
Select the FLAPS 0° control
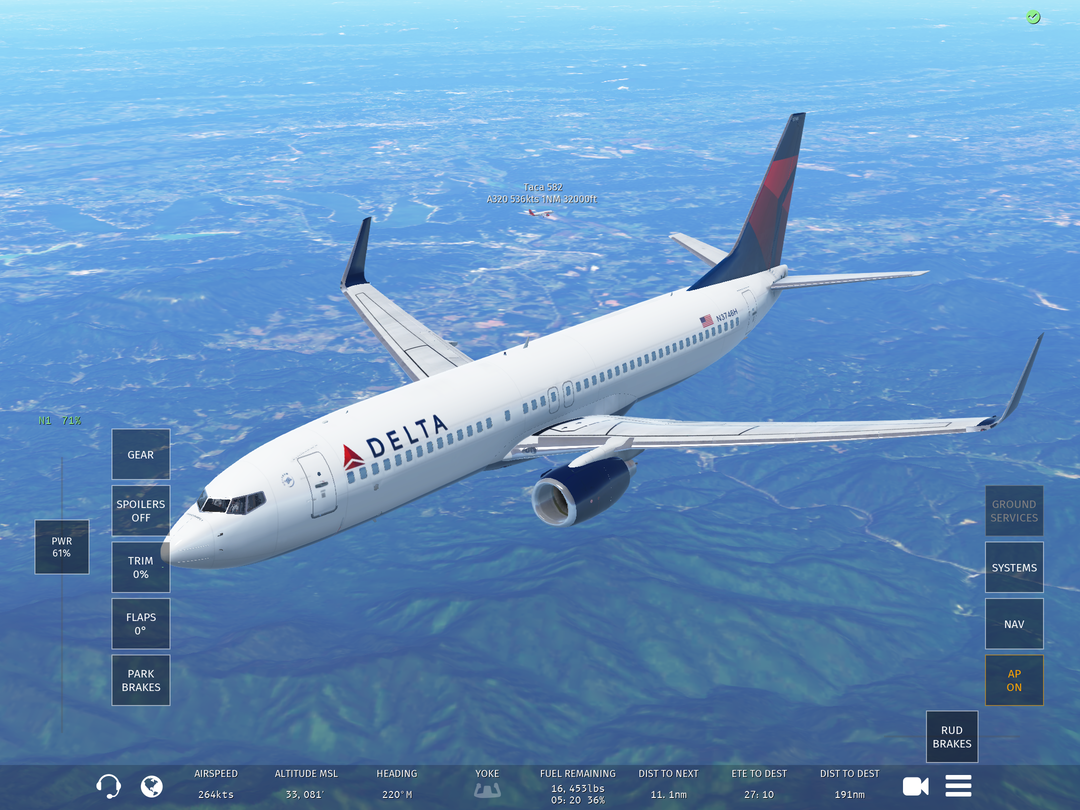pyautogui.click(x=141, y=624)
